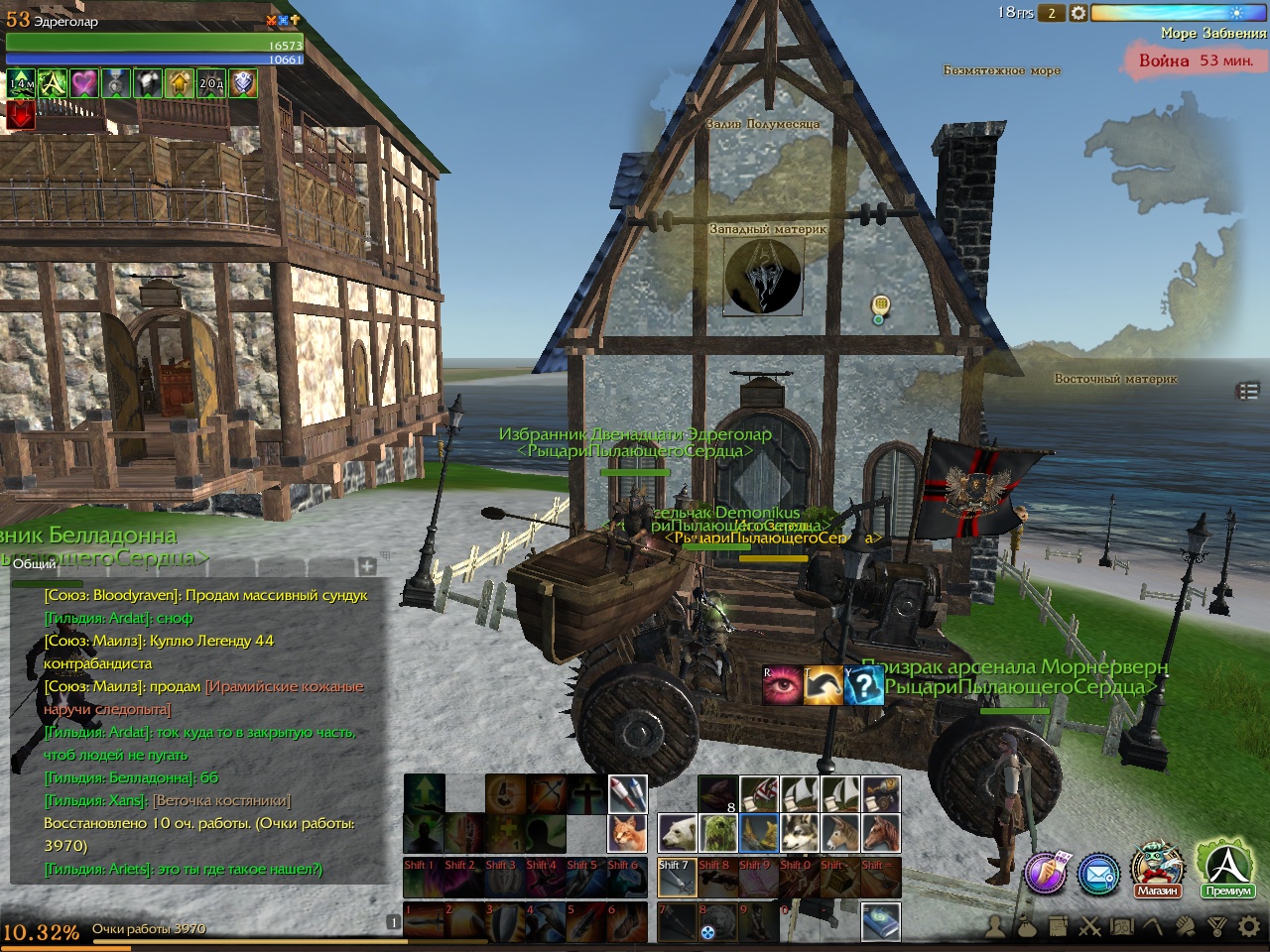Image resolution: width=1270 pixels, height=952 pixels.
Task: Add a new chat tab with plus
Action: (367, 565)
